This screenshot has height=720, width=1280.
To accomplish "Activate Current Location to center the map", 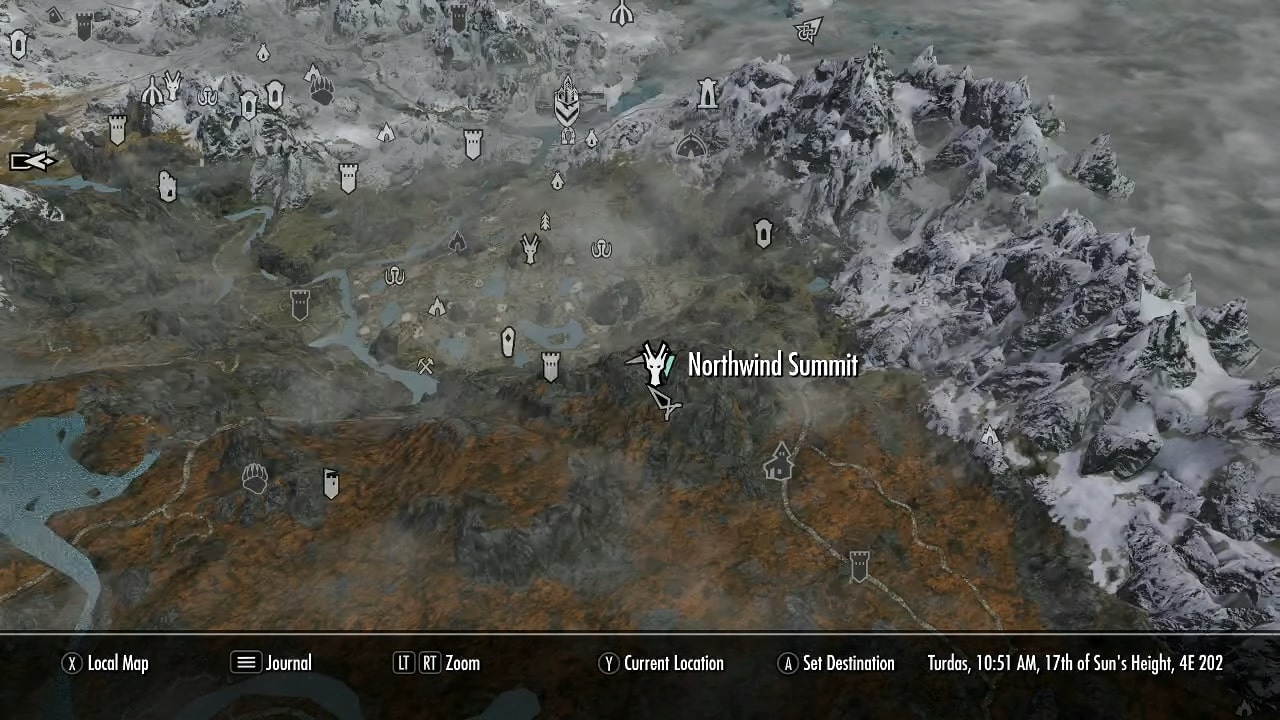I will point(660,663).
